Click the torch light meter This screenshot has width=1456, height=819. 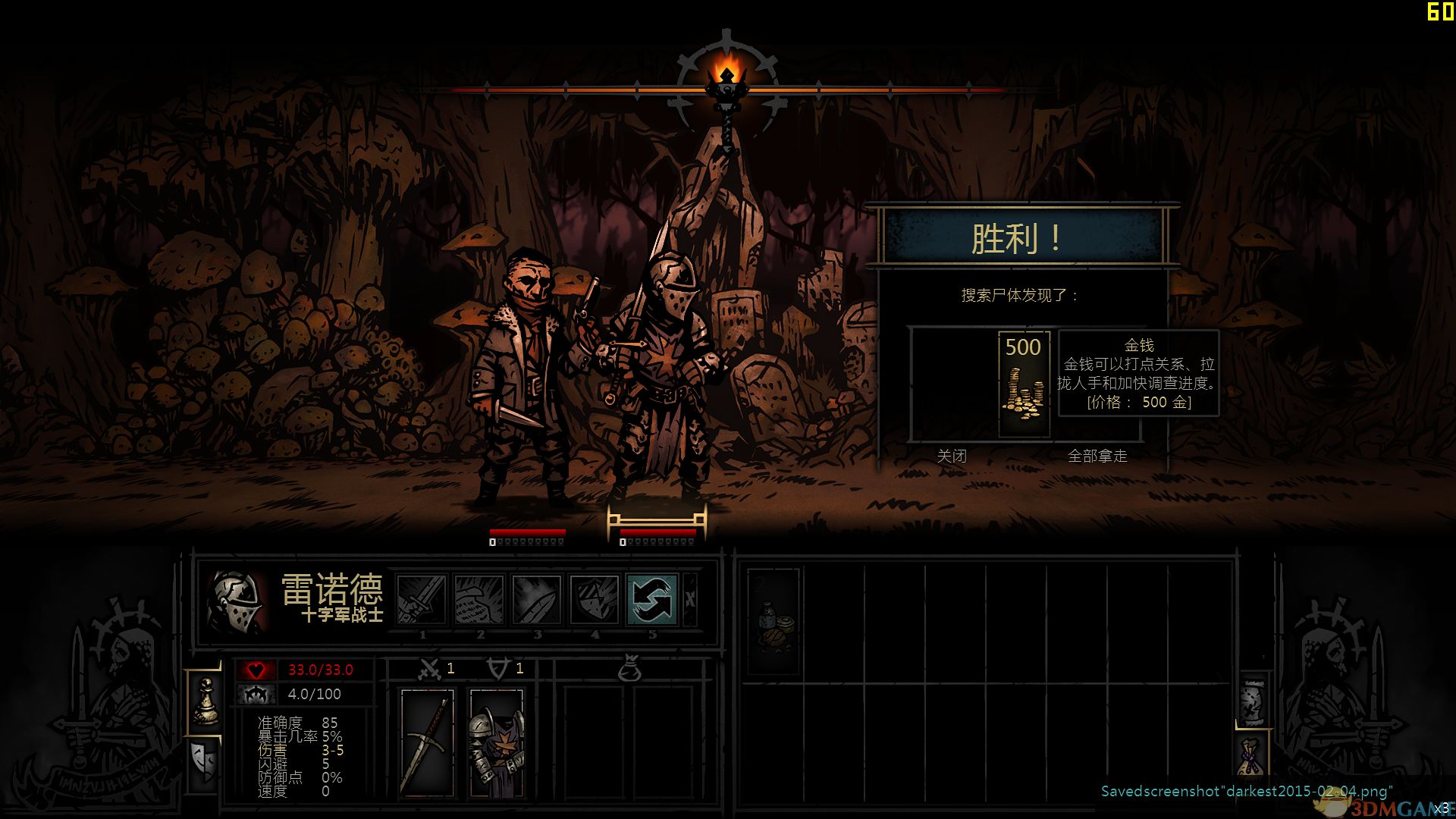tap(727, 85)
